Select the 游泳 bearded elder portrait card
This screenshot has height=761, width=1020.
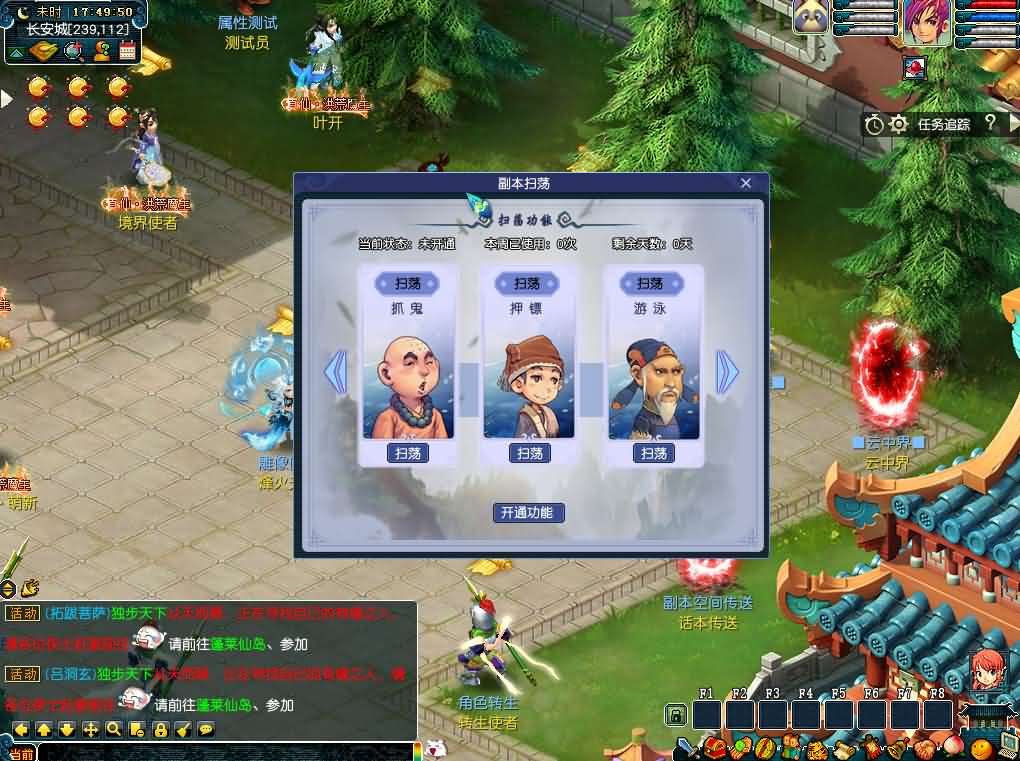653,385
